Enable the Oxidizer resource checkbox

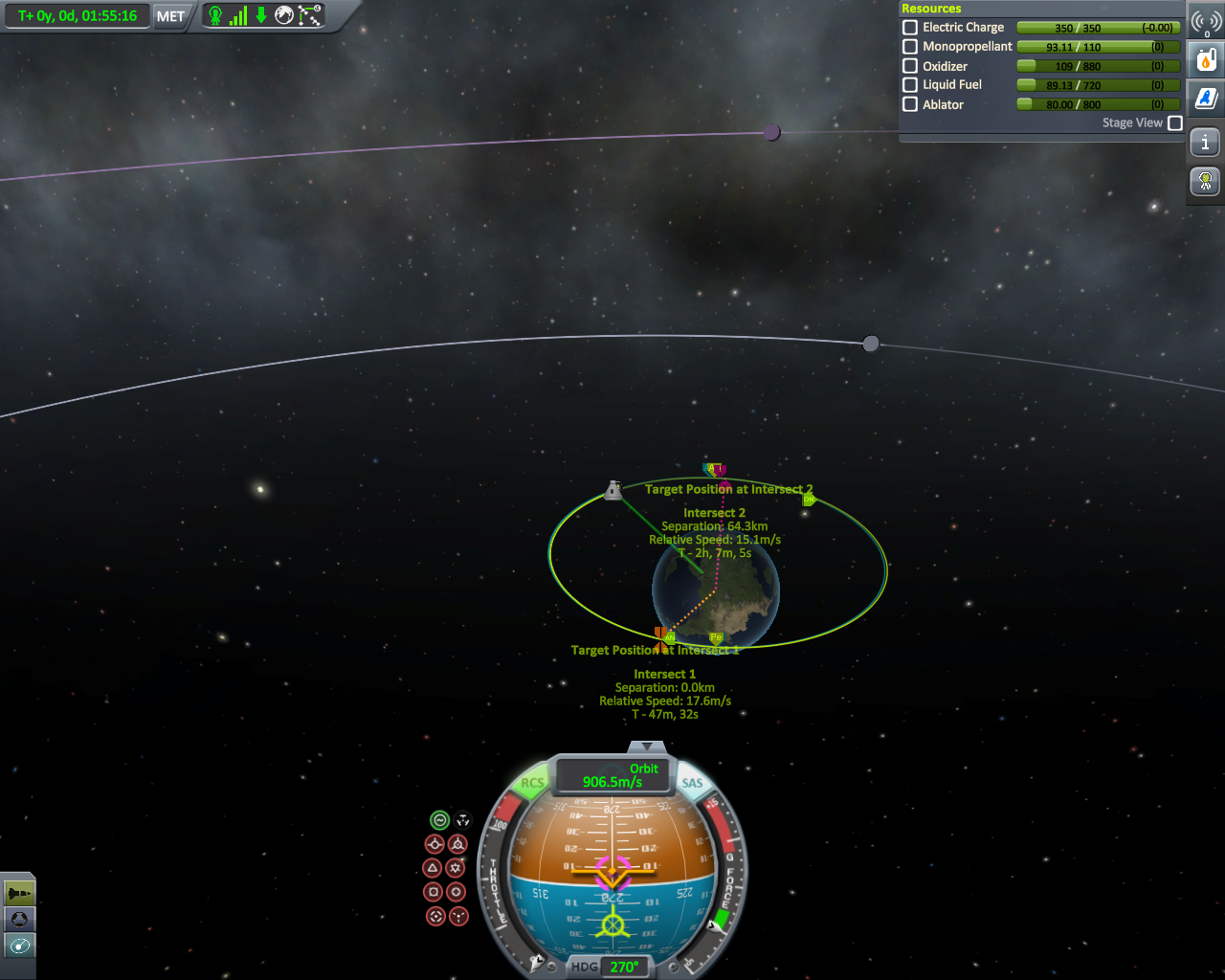[910, 66]
